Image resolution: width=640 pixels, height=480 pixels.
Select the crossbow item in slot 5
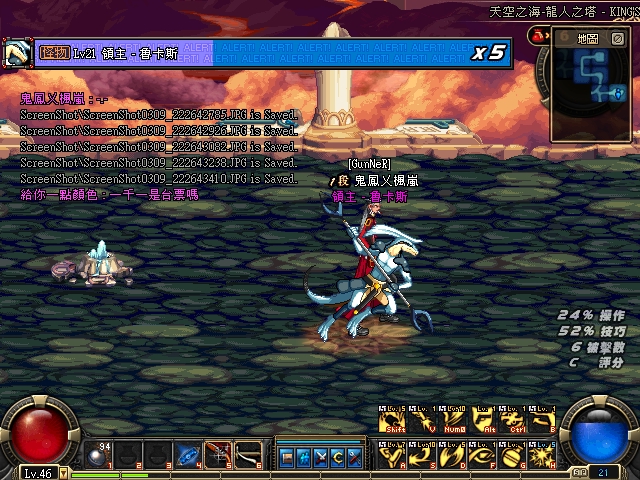219,456
